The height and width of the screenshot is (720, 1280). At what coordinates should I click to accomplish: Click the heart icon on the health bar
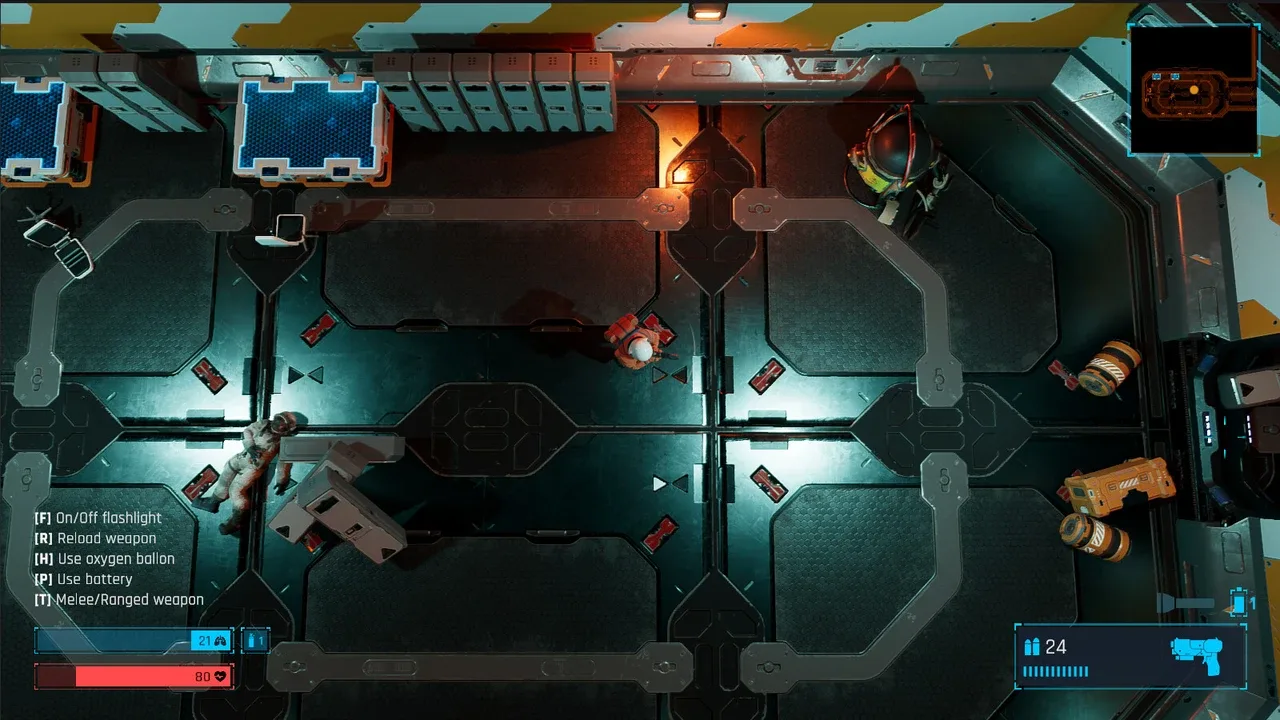click(222, 676)
